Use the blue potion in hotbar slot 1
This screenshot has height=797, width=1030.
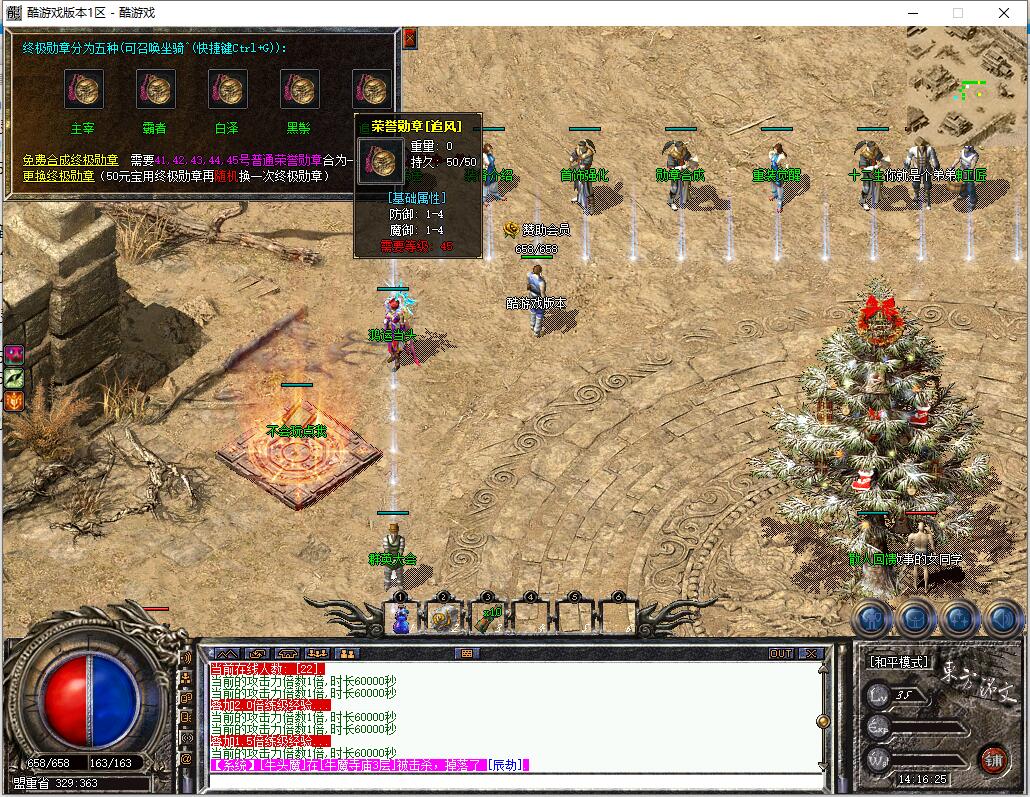pyautogui.click(x=400, y=619)
